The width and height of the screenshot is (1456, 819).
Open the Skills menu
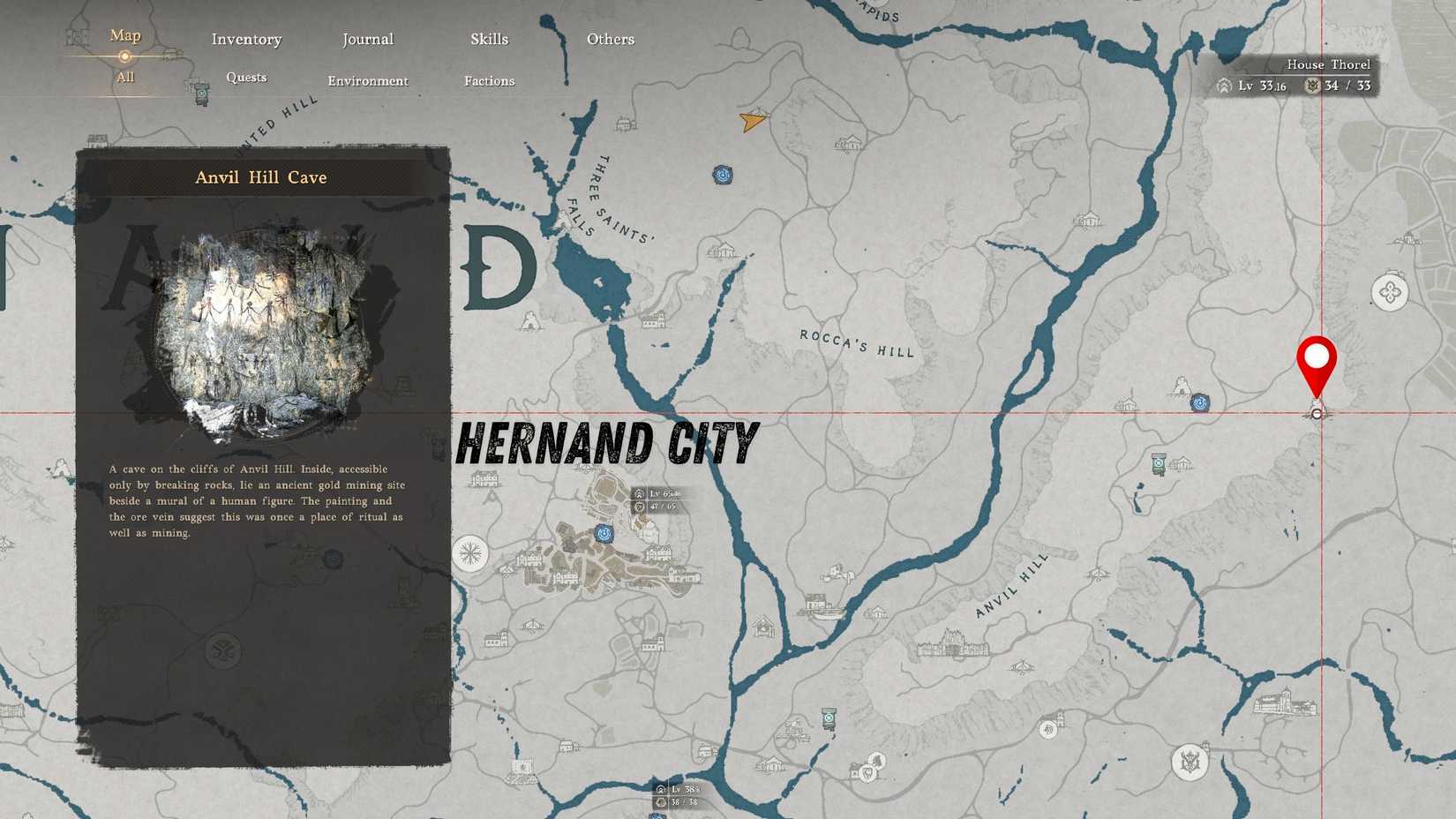point(489,39)
